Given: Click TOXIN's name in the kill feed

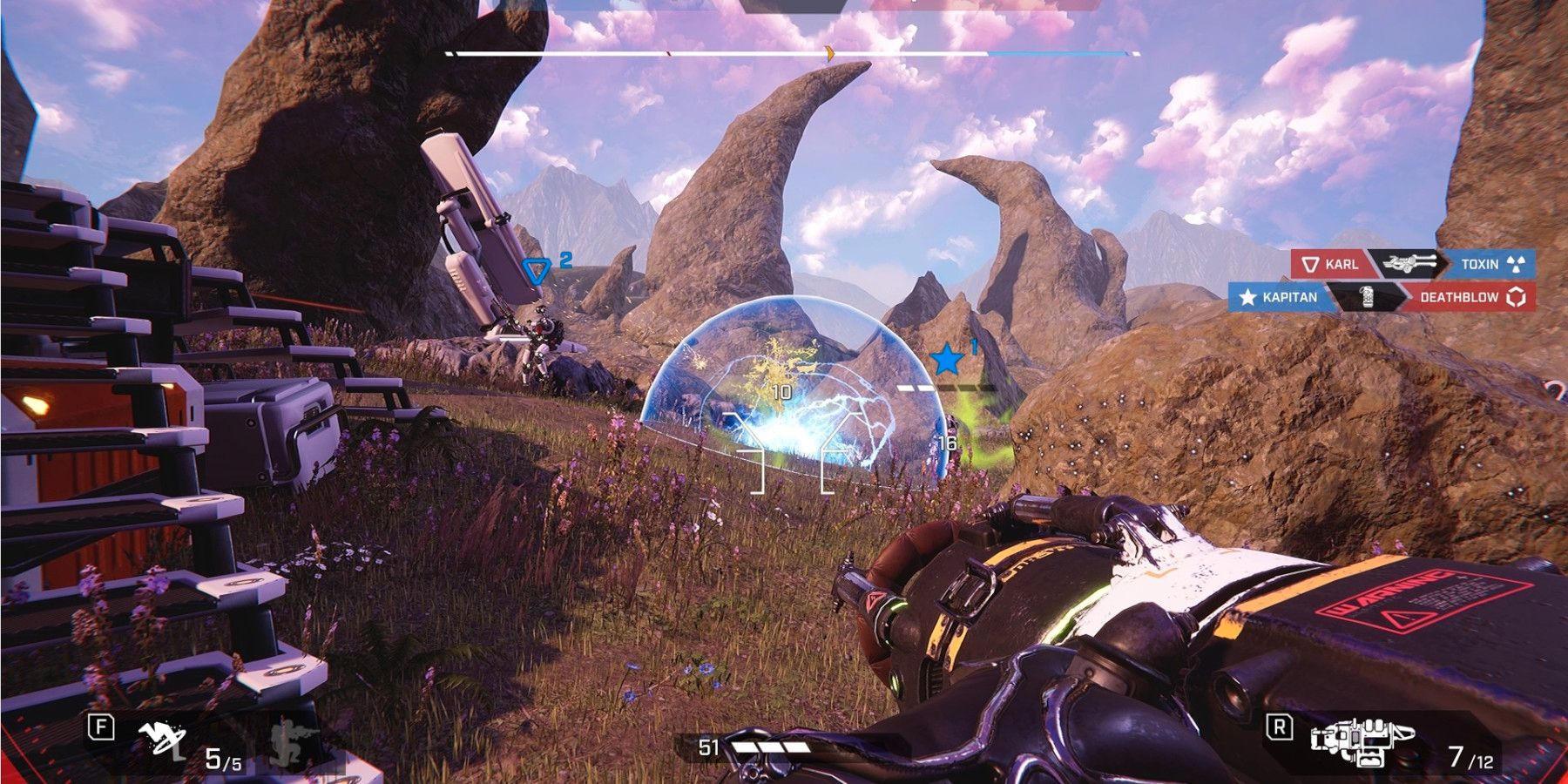Looking at the screenshot, I should click(1479, 264).
